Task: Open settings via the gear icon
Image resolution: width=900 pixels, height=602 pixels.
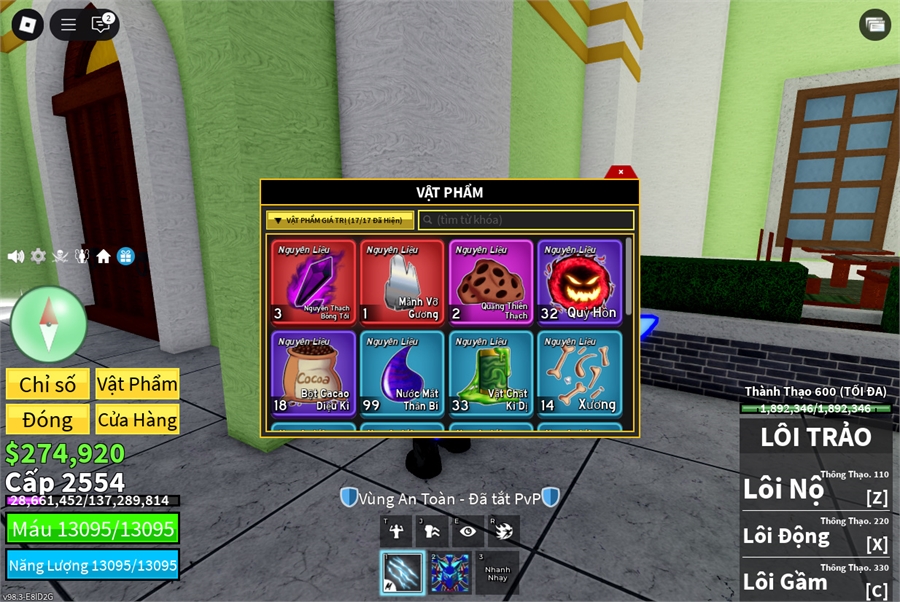Action: (38, 256)
